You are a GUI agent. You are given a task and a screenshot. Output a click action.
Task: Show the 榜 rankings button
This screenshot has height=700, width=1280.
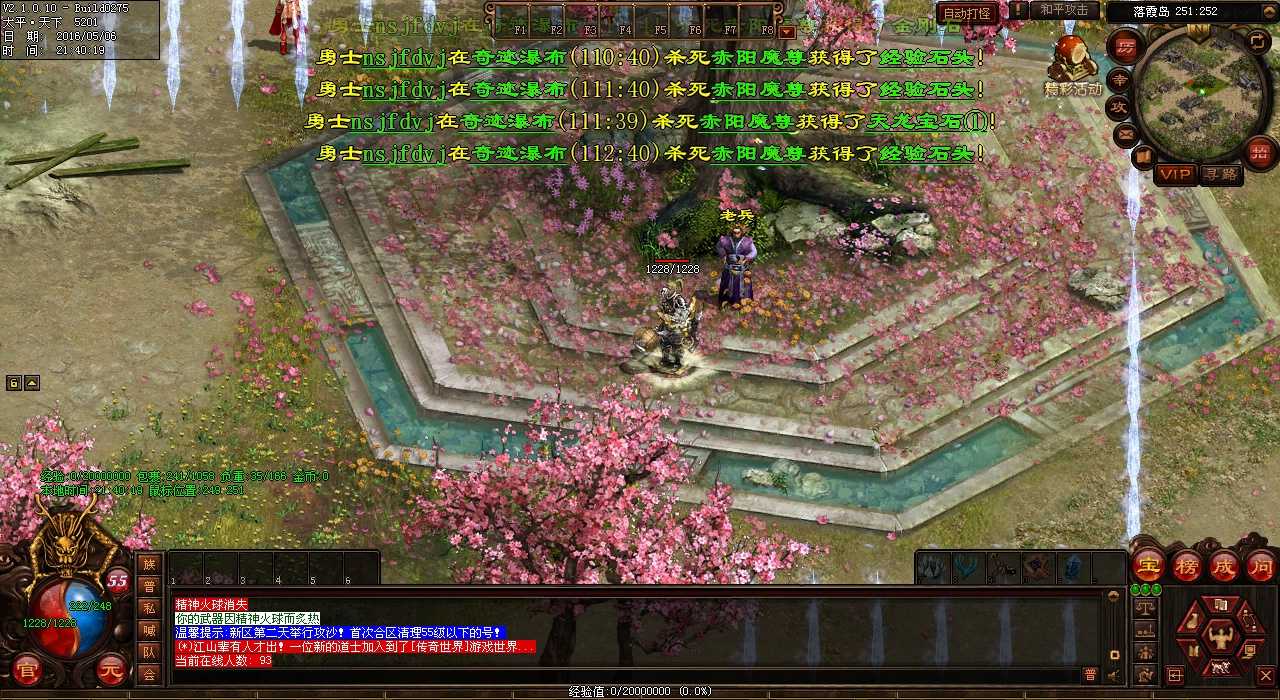[1187, 566]
